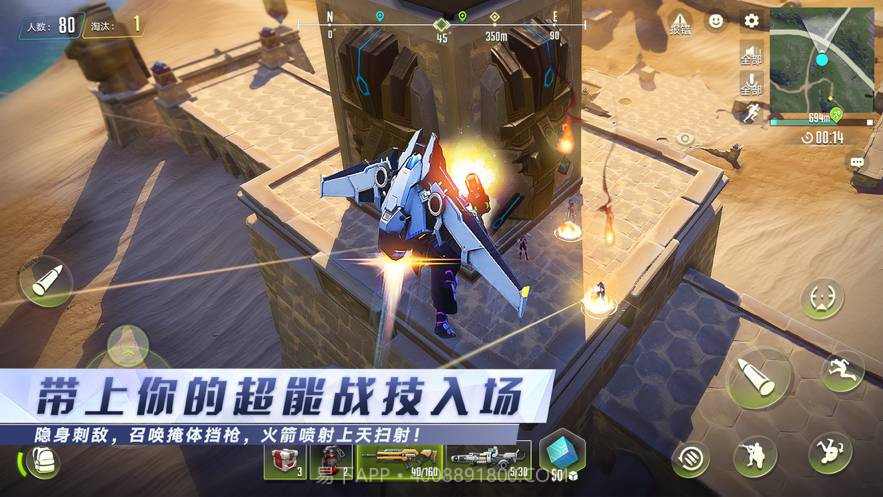This screenshot has height=497, width=883.
Task: Jump using the leaping figure button
Action: 842,369
